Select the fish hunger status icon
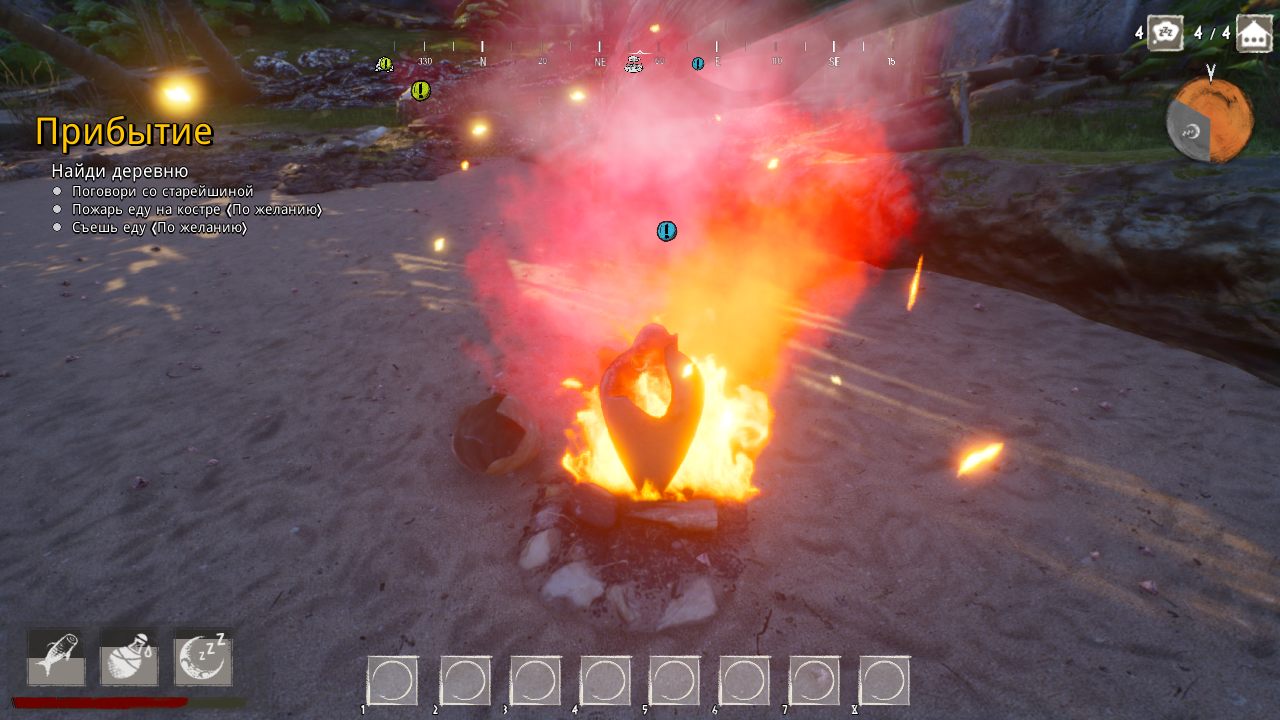The height and width of the screenshot is (720, 1280). pyautogui.click(x=55, y=658)
